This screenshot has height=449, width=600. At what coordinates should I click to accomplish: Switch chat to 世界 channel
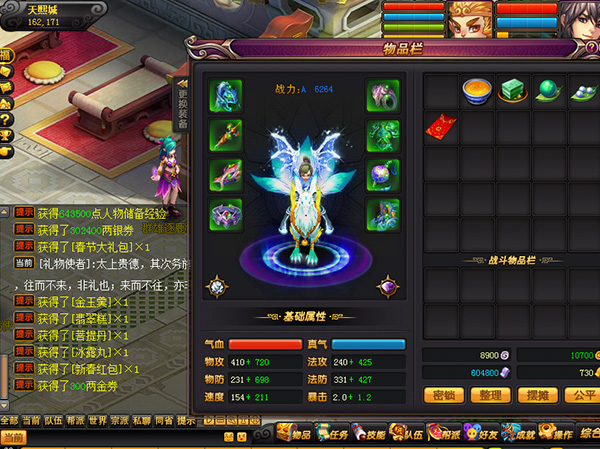[97, 420]
